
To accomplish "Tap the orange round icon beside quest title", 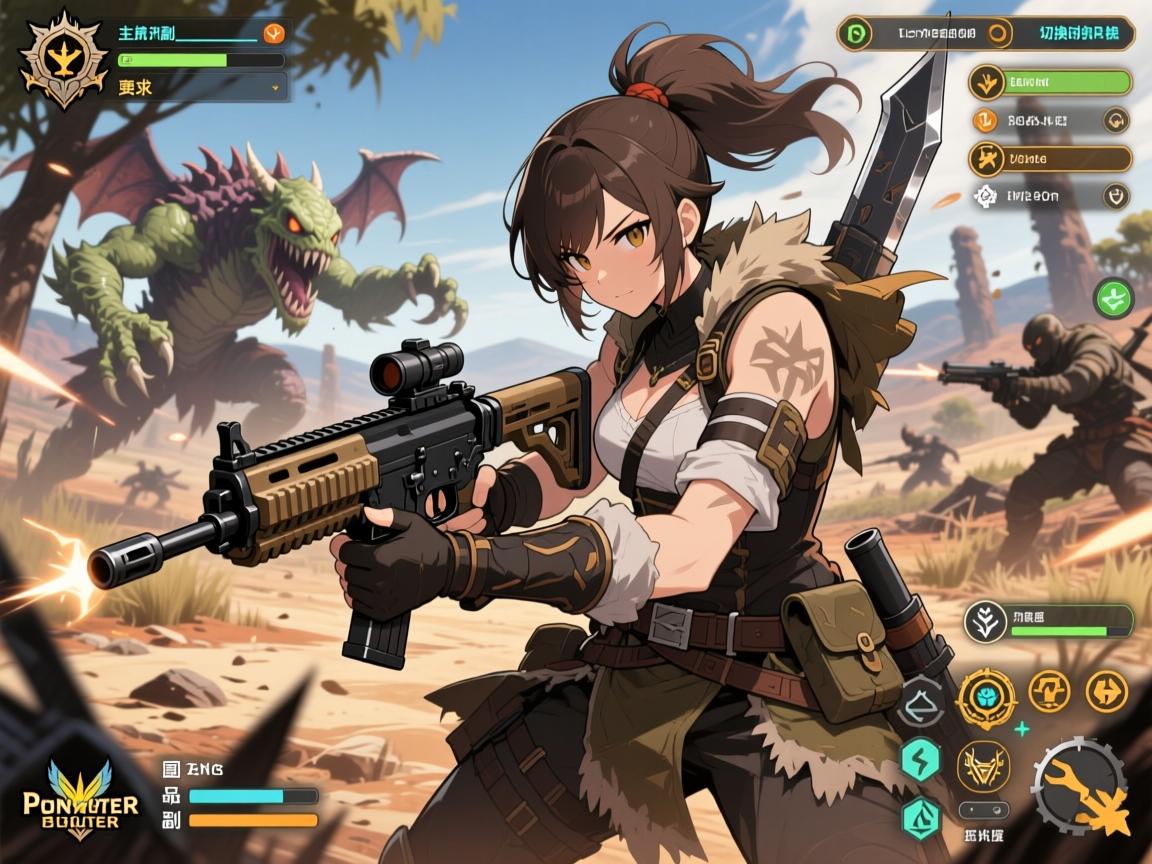I will pos(272,33).
